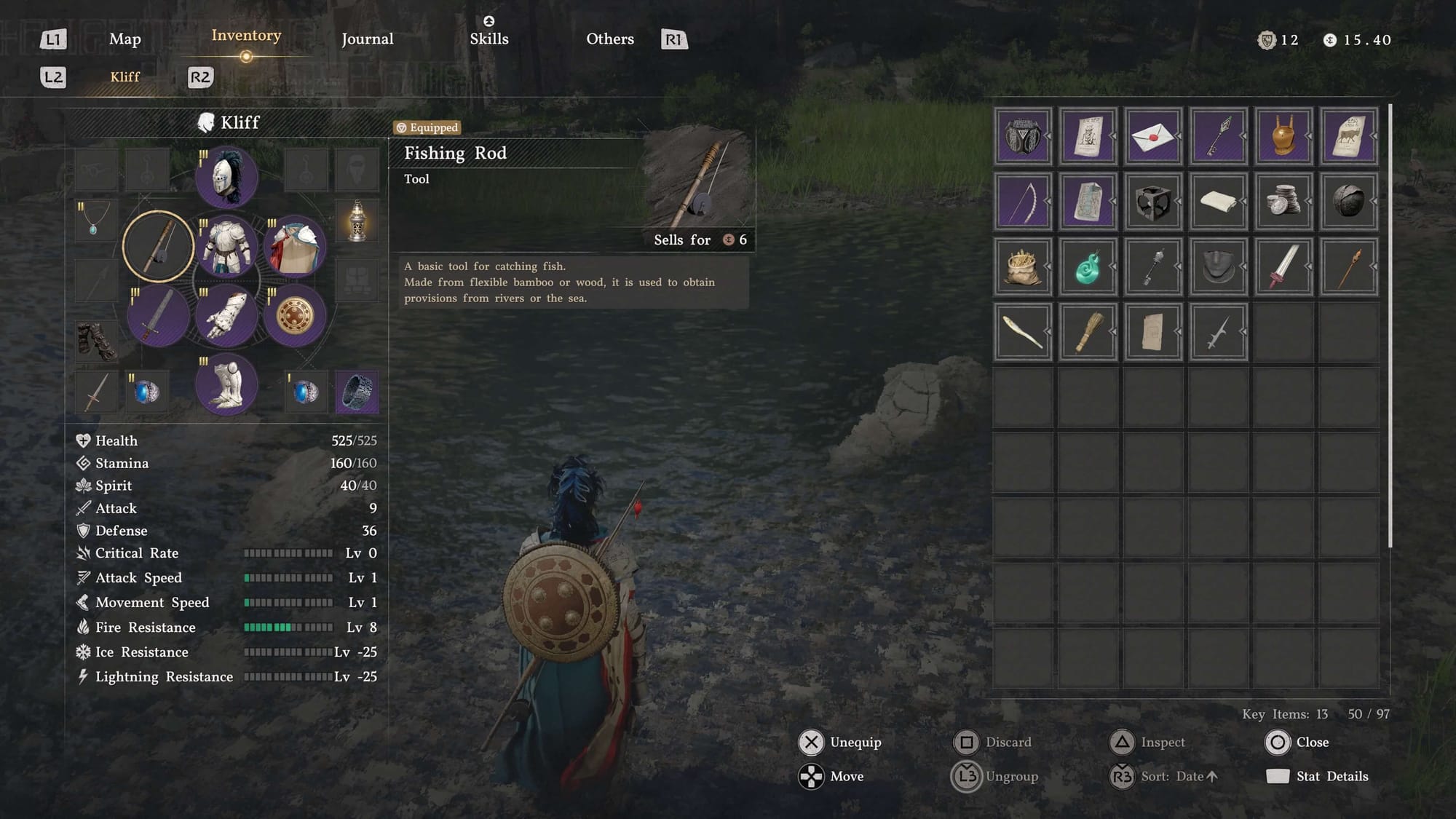Viewport: 1456px width, 819px height.
Task: Pick the straw broom item
Action: pyautogui.click(x=1087, y=333)
